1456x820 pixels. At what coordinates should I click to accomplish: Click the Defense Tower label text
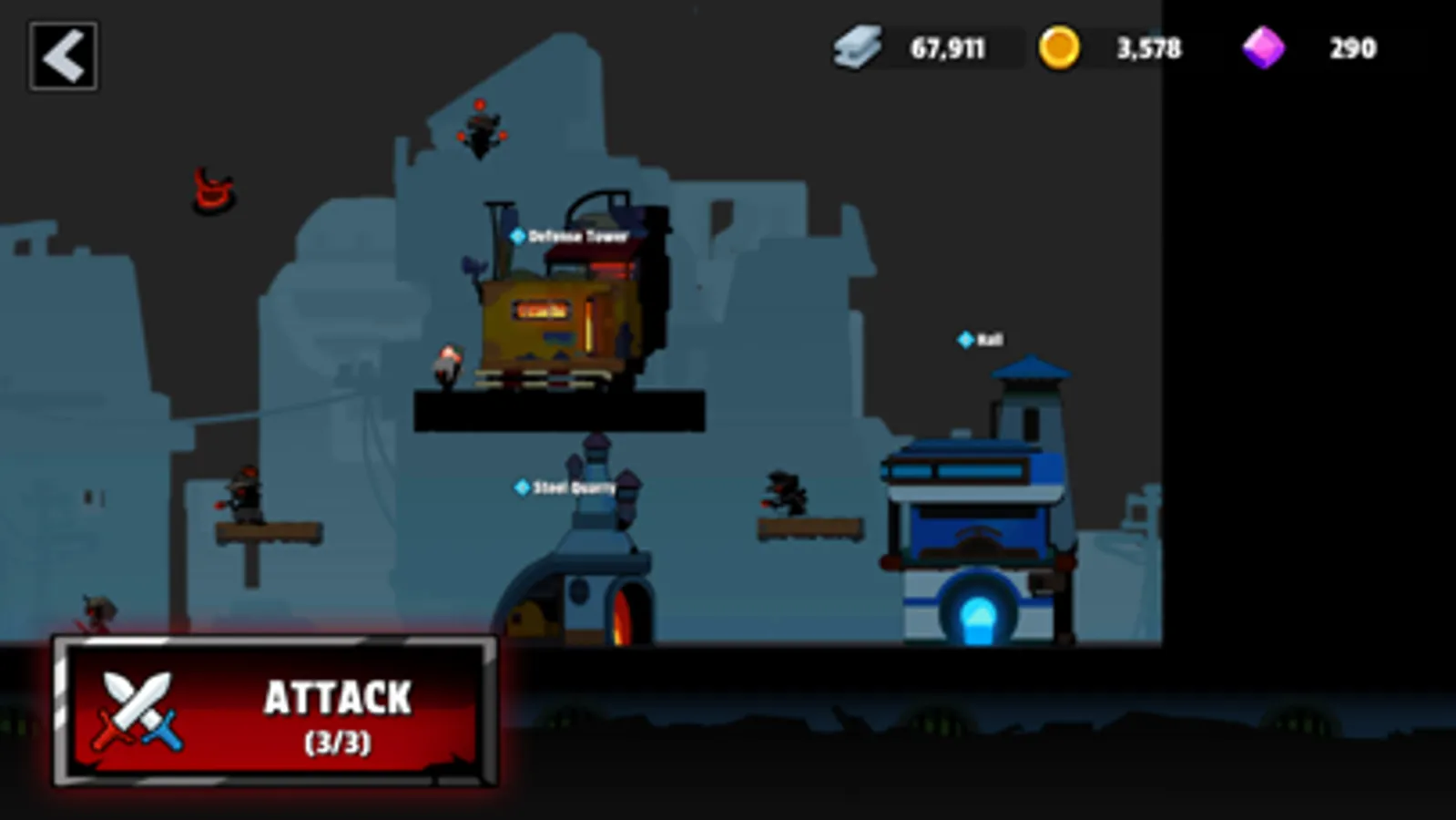pos(576,233)
